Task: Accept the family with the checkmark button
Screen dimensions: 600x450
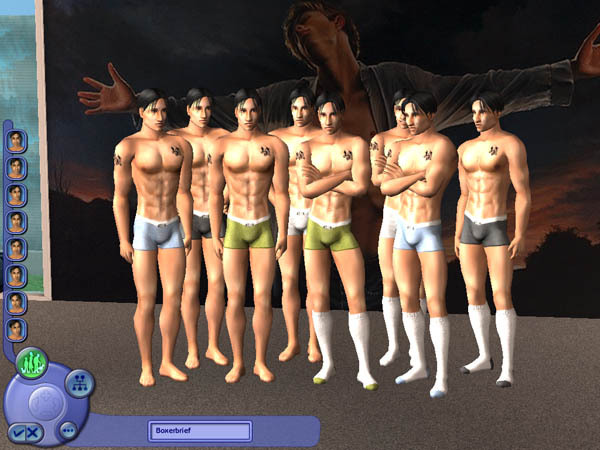Action: [x=17, y=432]
